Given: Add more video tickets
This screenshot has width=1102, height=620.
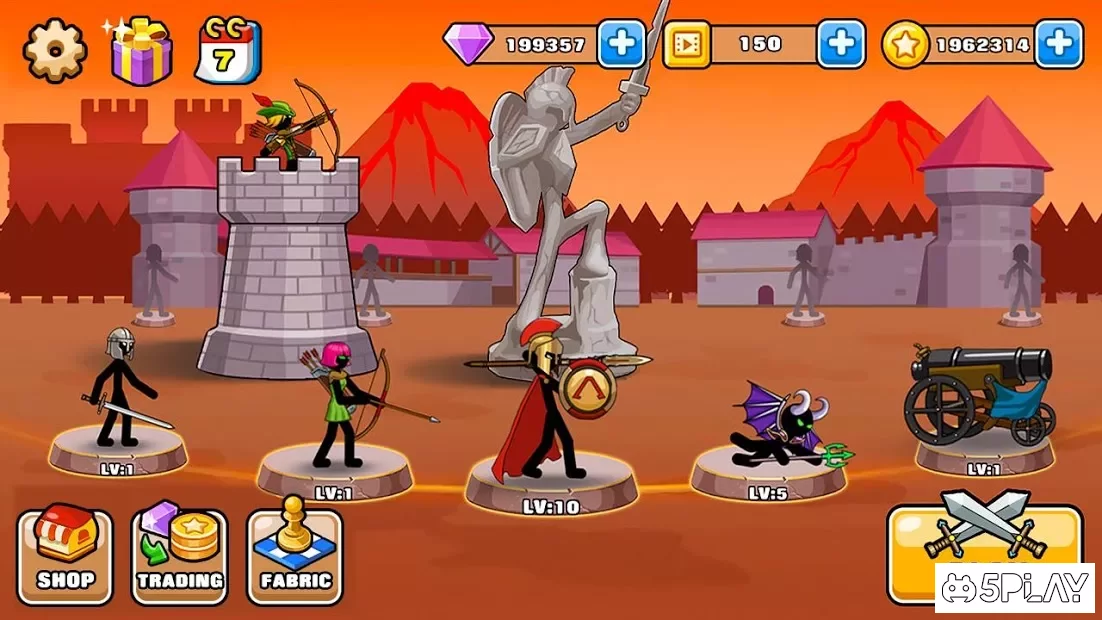Looking at the screenshot, I should pyautogui.click(x=841, y=44).
